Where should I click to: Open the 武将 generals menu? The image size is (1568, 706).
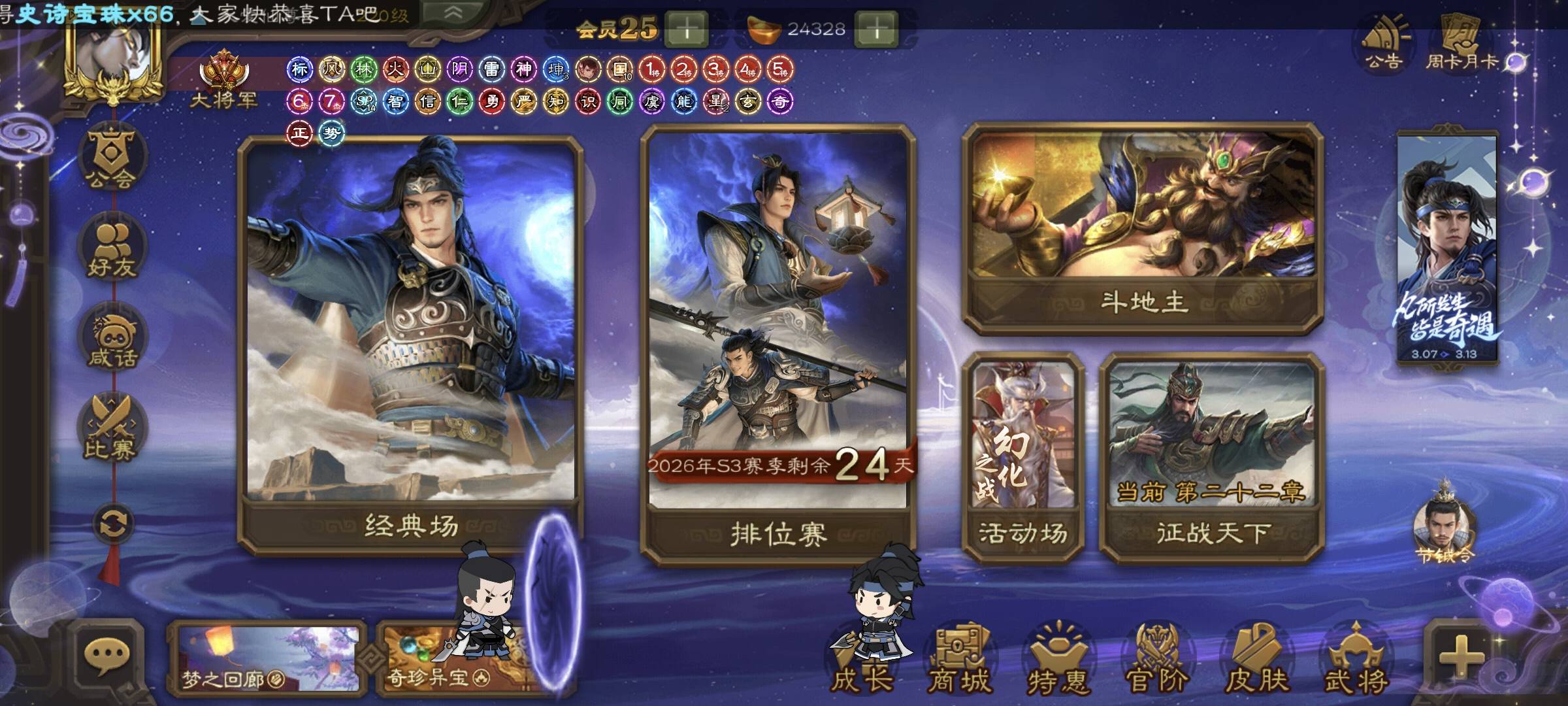(x=1356, y=660)
